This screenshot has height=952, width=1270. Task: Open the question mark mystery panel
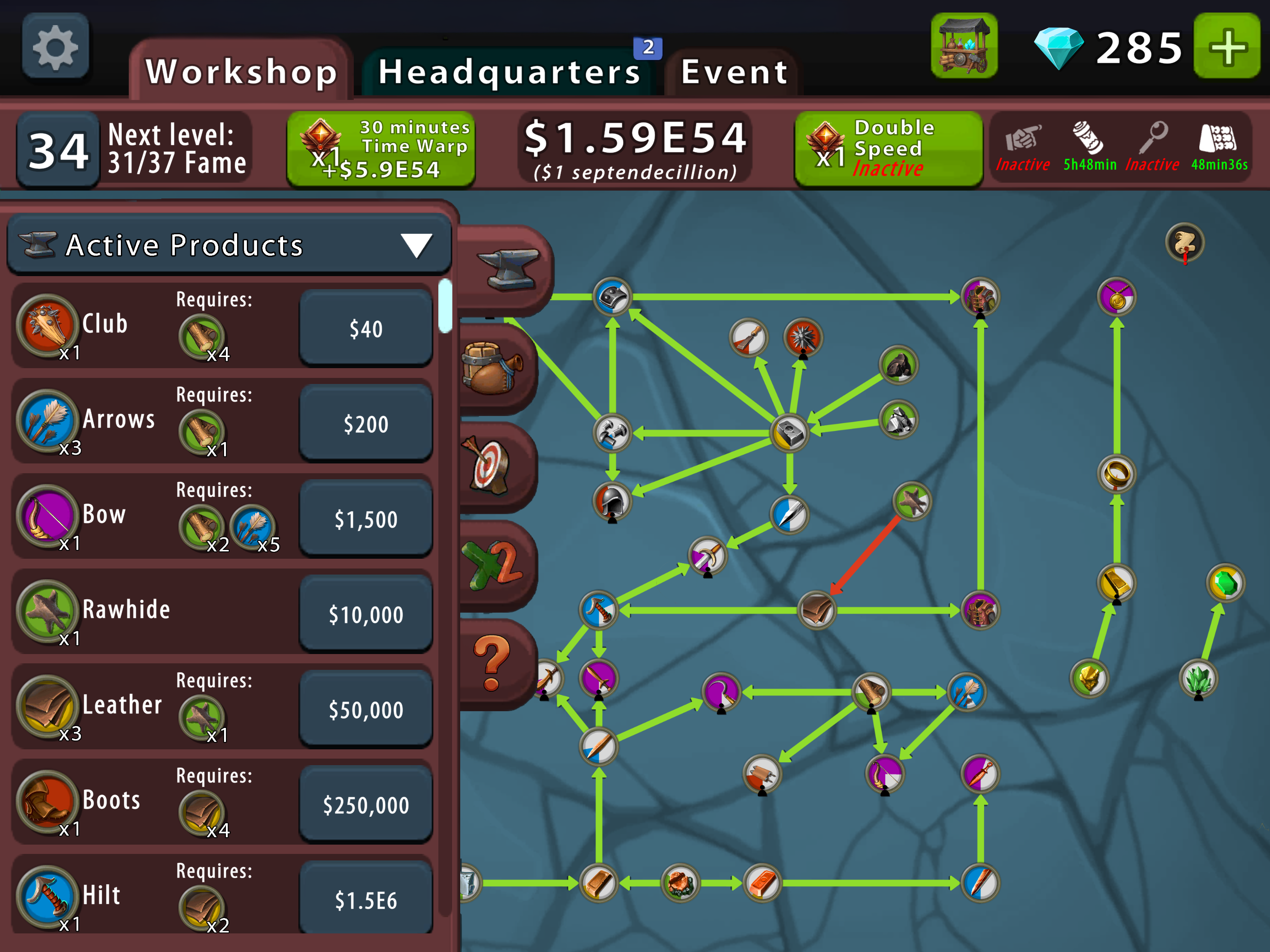click(x=491, y=661)
